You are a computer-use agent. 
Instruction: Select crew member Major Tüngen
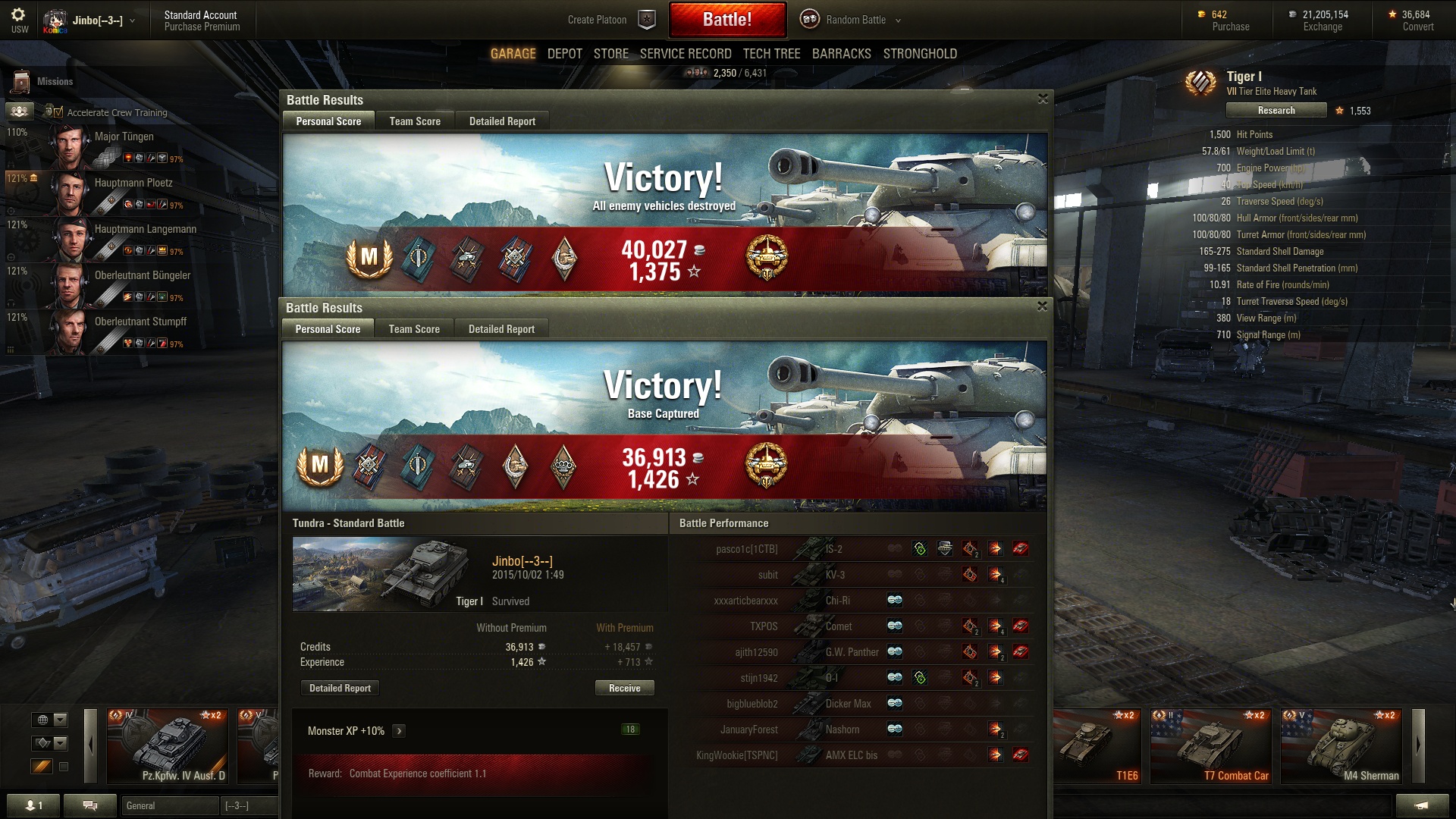pyautogui.click(x=124, y=137)
